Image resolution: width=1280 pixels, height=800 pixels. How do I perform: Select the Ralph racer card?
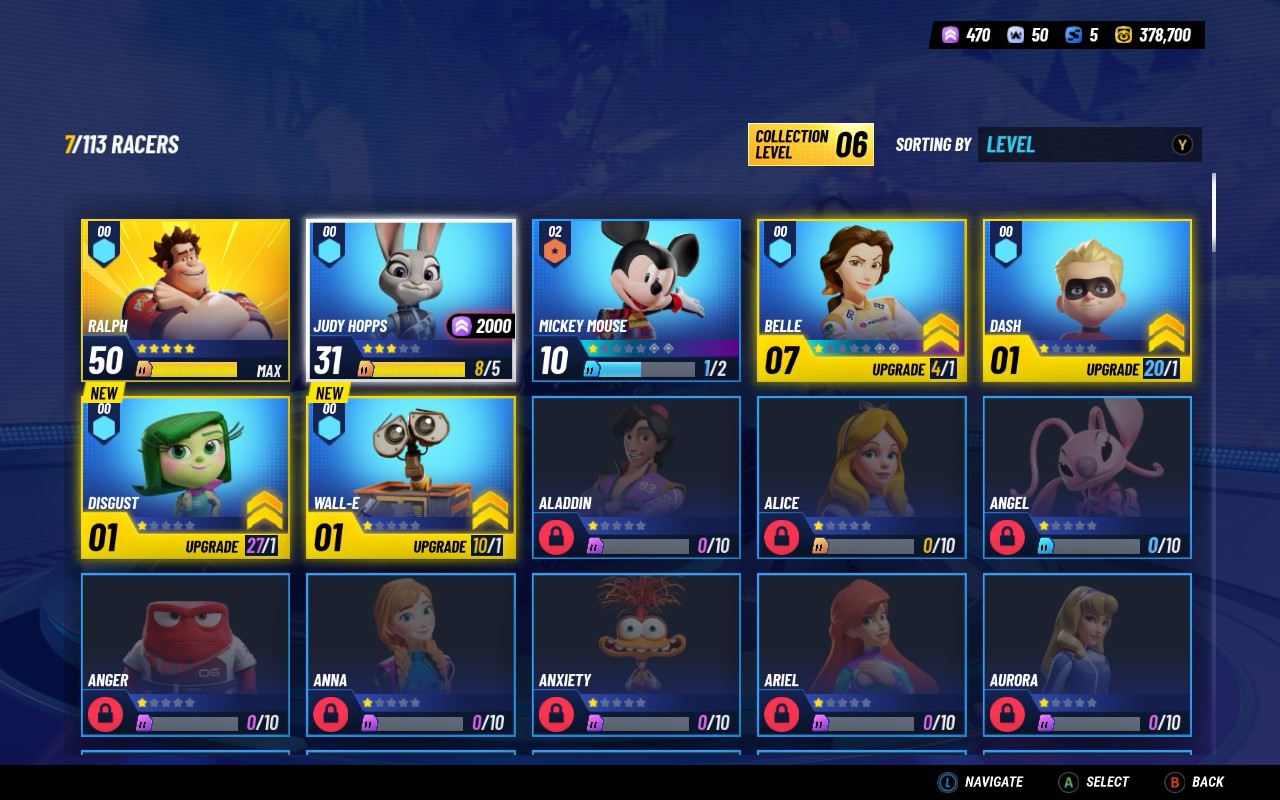coord(185,300)
